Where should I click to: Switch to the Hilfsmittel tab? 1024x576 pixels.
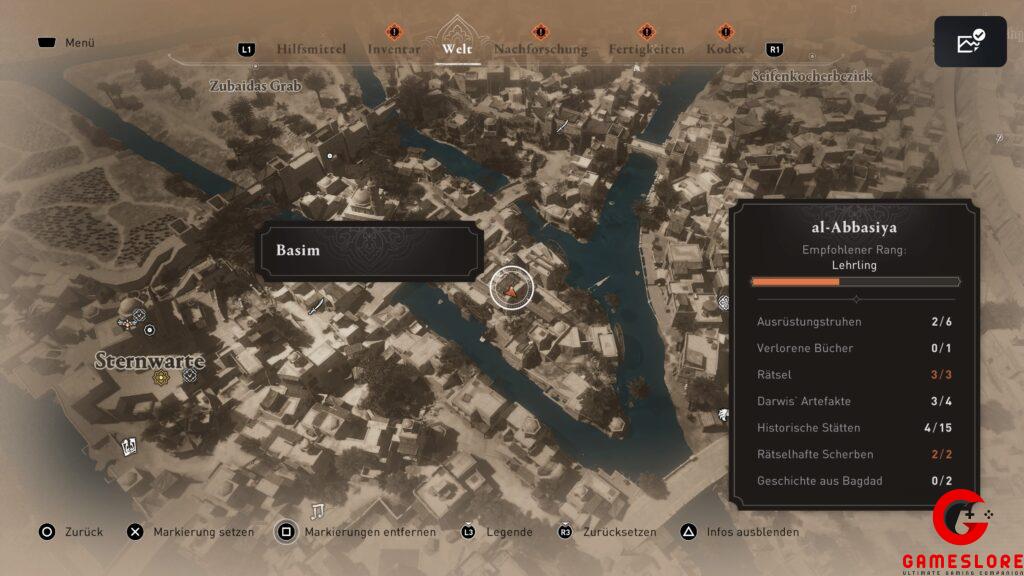pyautogui.click(x=311, y=49)
